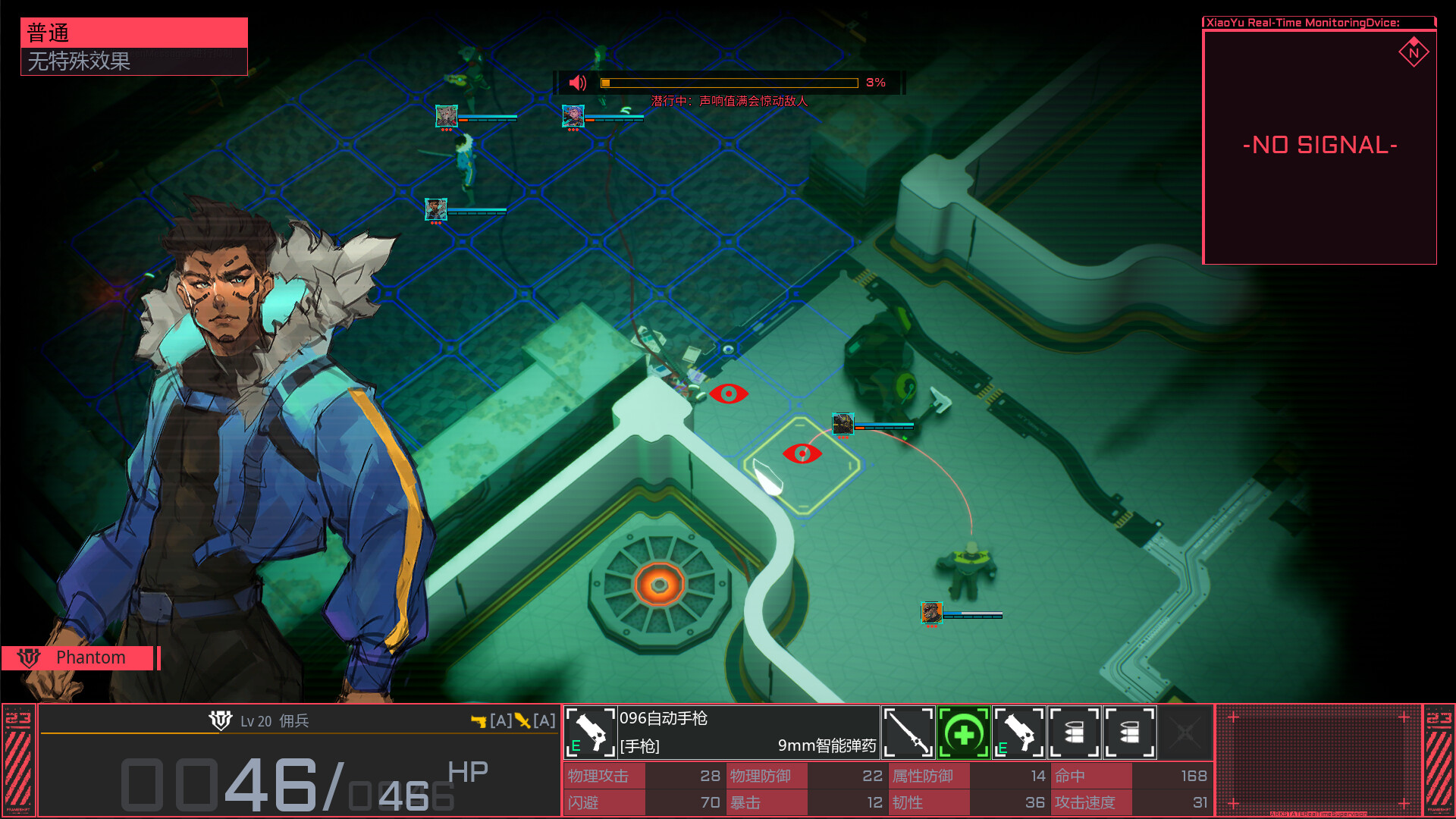Use the green healing cross skill
This screenshot has height=819, width=1456.
click(x=963, y=733)
